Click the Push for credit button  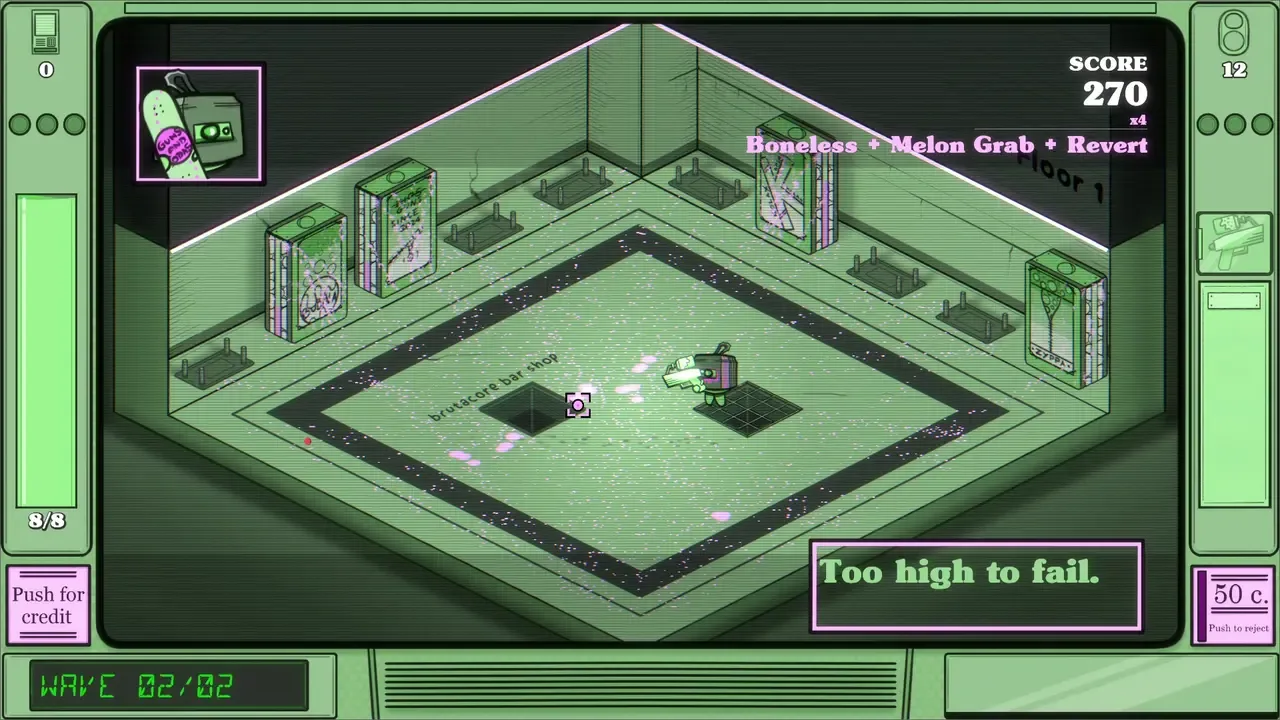(x=48, y=605)
